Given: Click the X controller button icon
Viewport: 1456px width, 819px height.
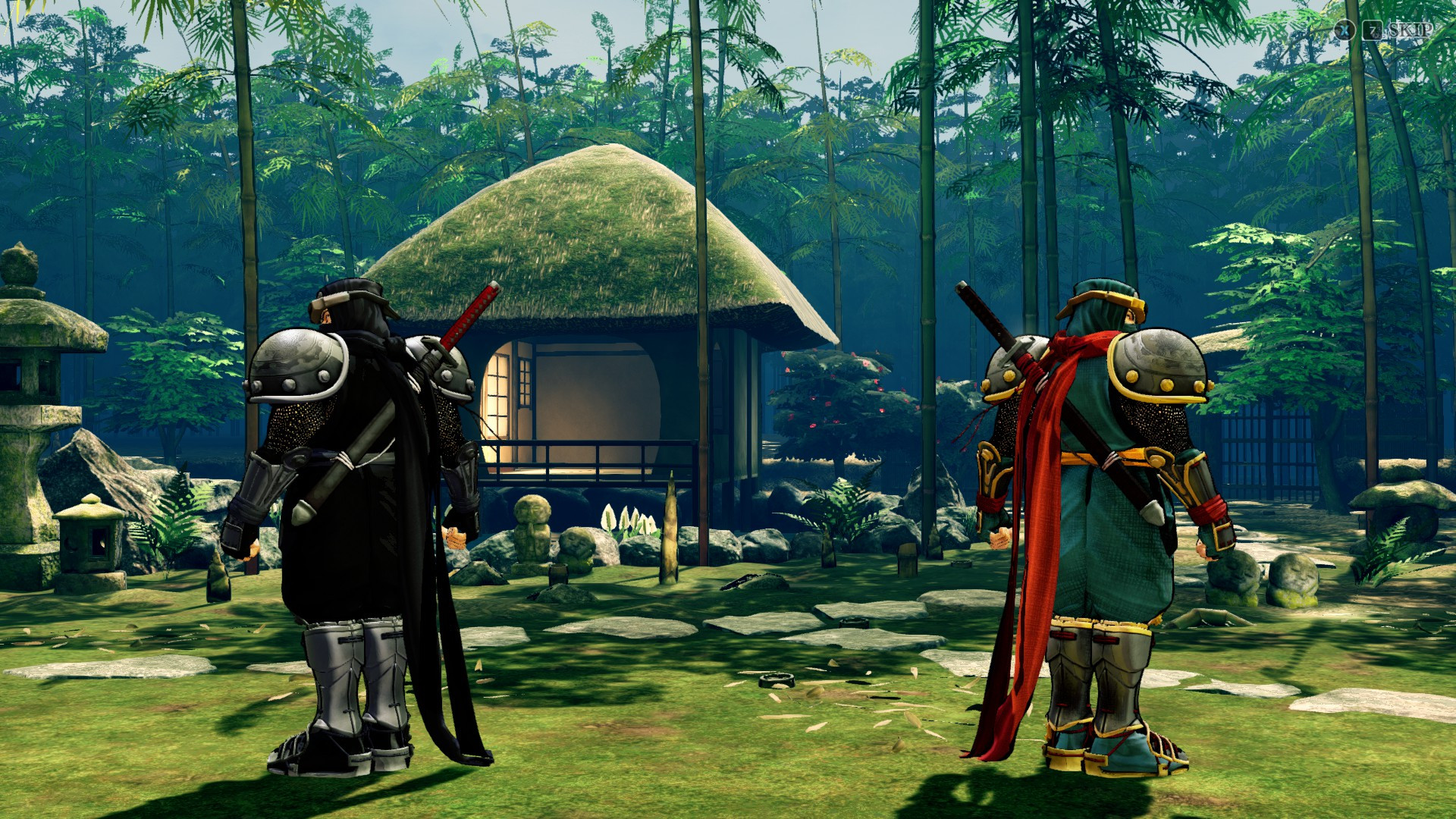Looking at the screenshot, I should coord(1345,30).
